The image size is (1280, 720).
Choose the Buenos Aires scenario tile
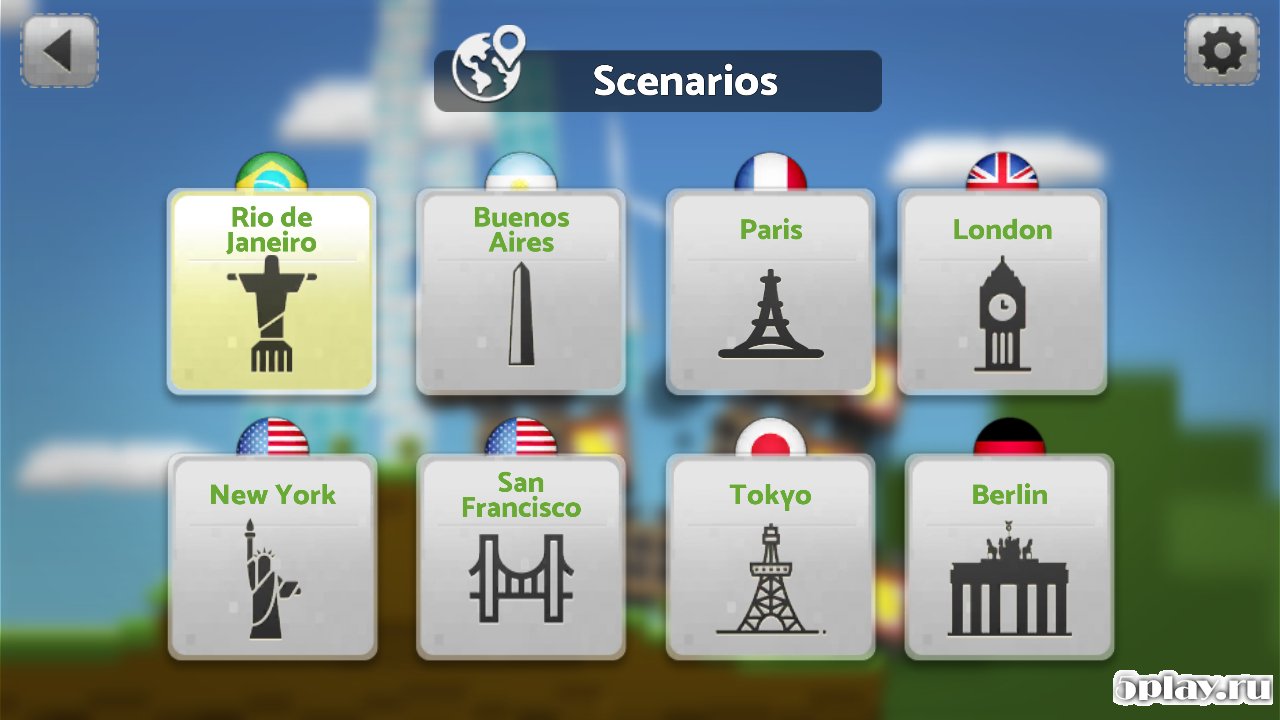(521, 292)
